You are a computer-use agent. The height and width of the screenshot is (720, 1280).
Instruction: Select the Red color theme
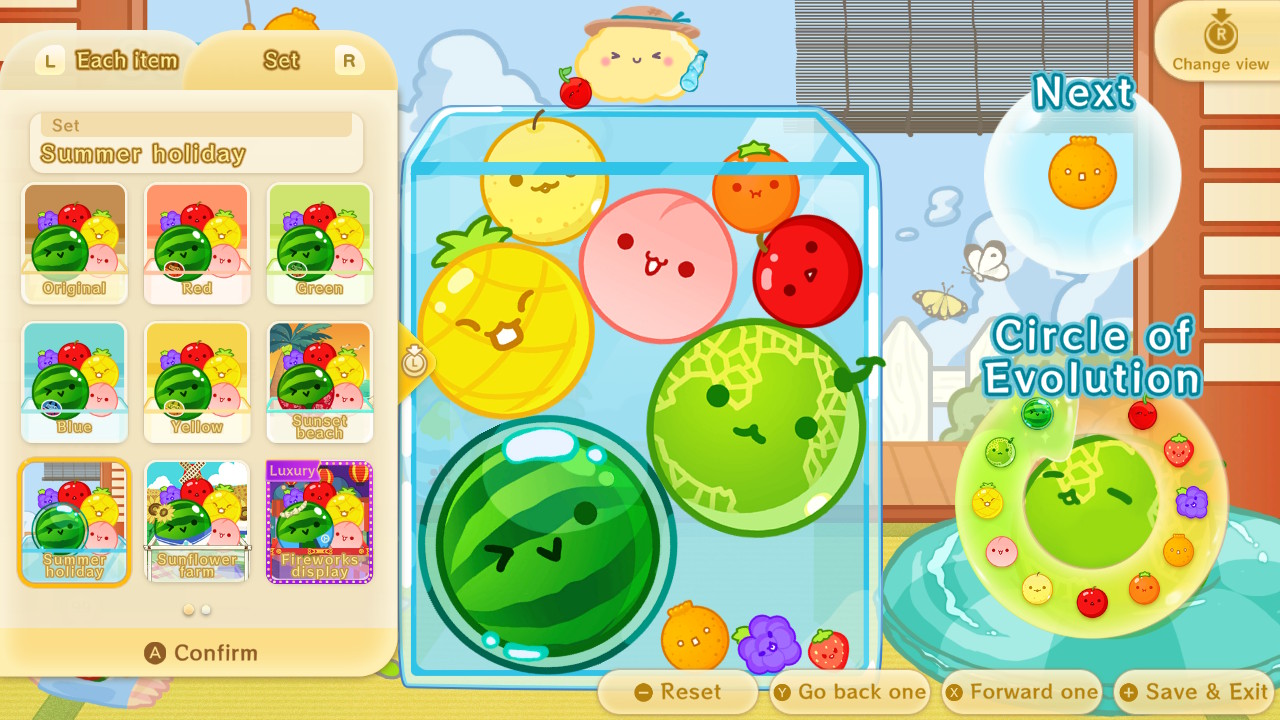(196, 243)
